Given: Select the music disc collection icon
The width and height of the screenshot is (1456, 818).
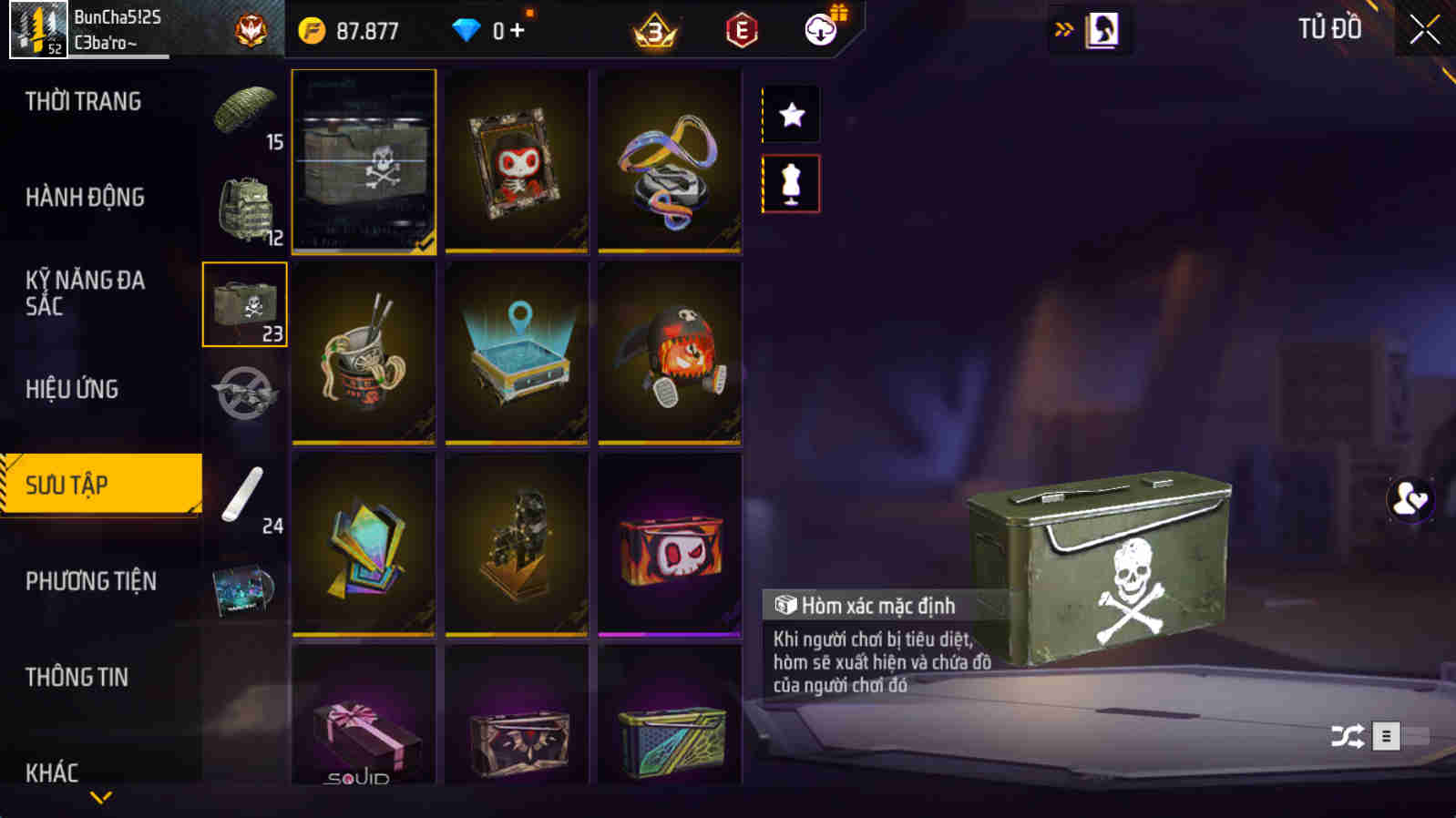Looking at the screenshot, I should coord(244,592).
